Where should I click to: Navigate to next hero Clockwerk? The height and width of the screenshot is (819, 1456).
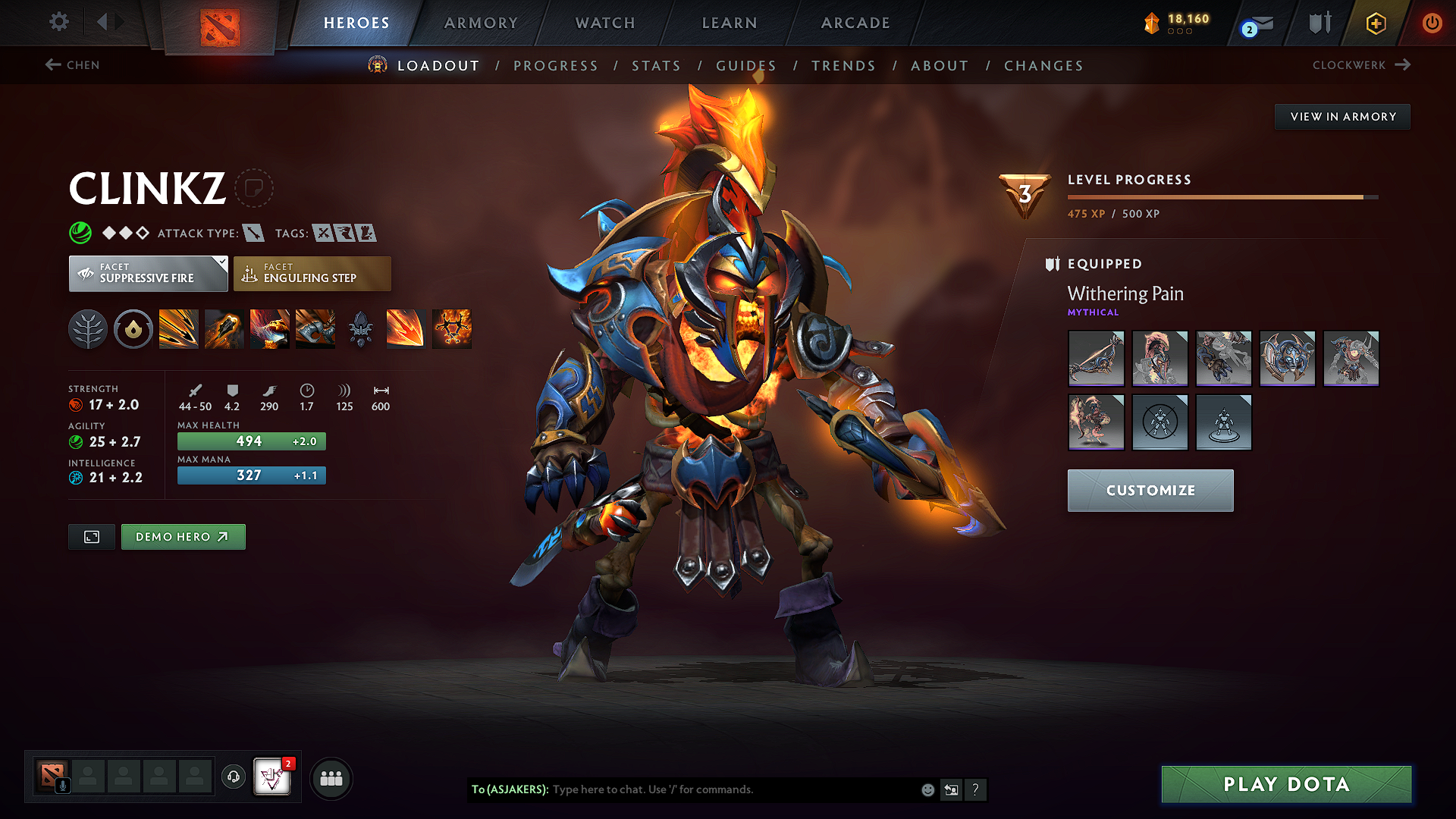tap(1361, 65)
